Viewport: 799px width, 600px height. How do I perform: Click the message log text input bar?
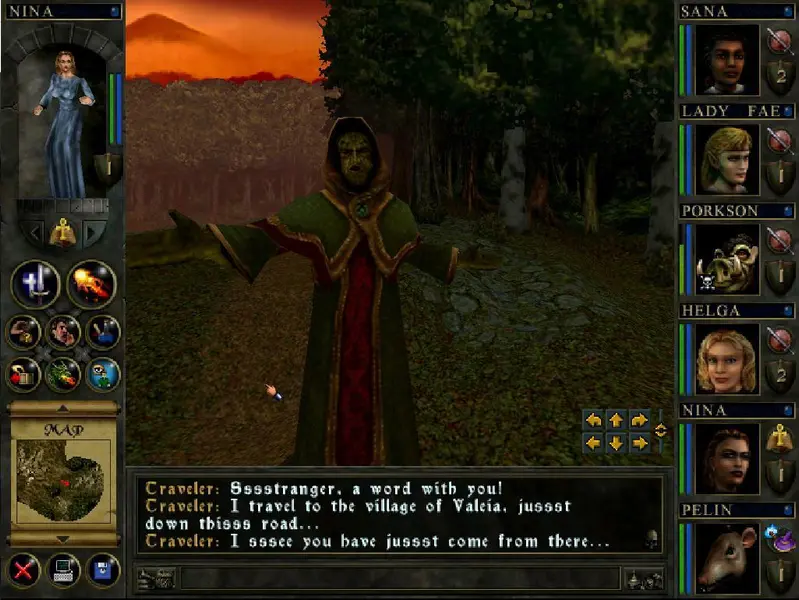(400, 578)
